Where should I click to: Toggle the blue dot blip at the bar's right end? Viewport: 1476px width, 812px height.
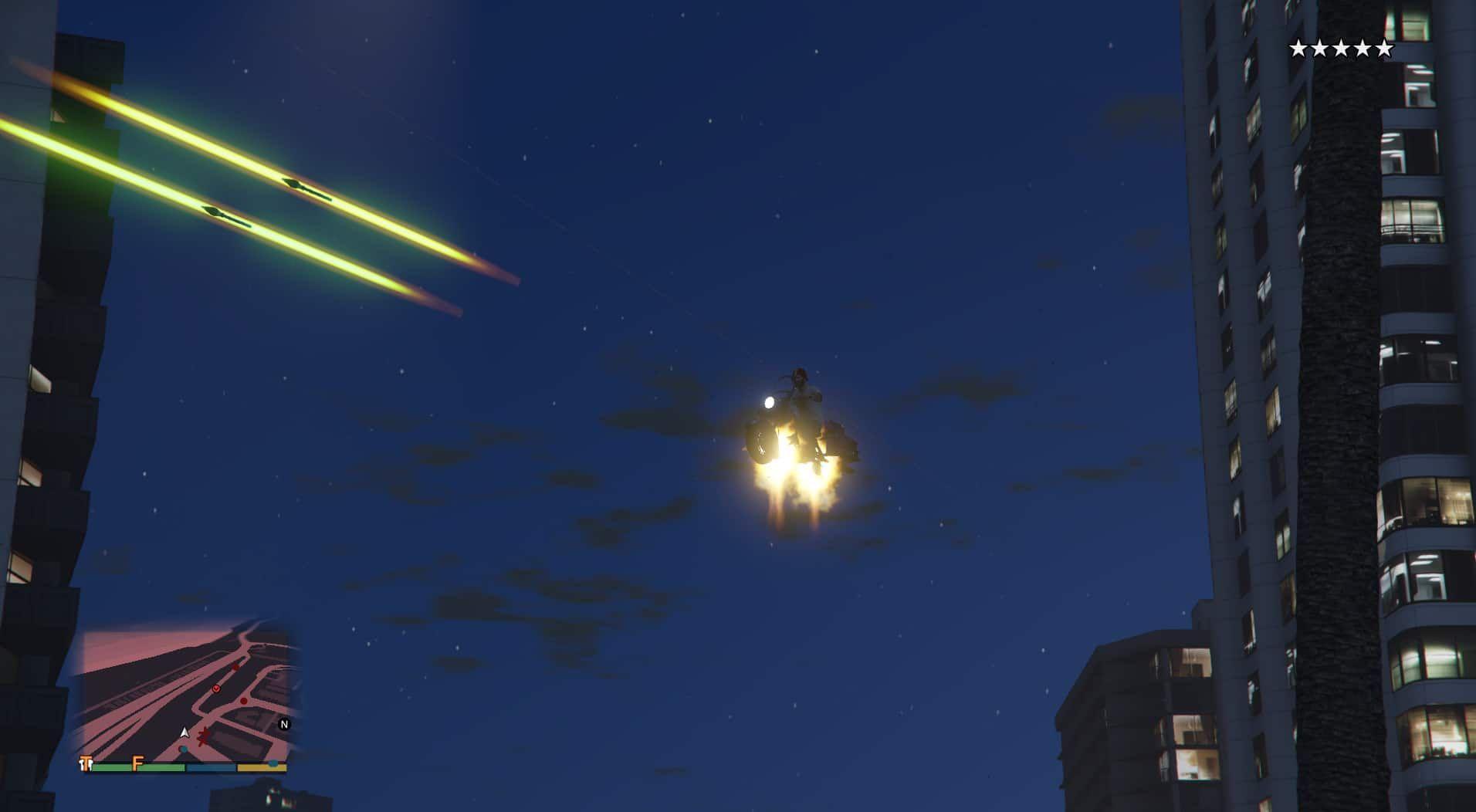[x=273, y=763]
